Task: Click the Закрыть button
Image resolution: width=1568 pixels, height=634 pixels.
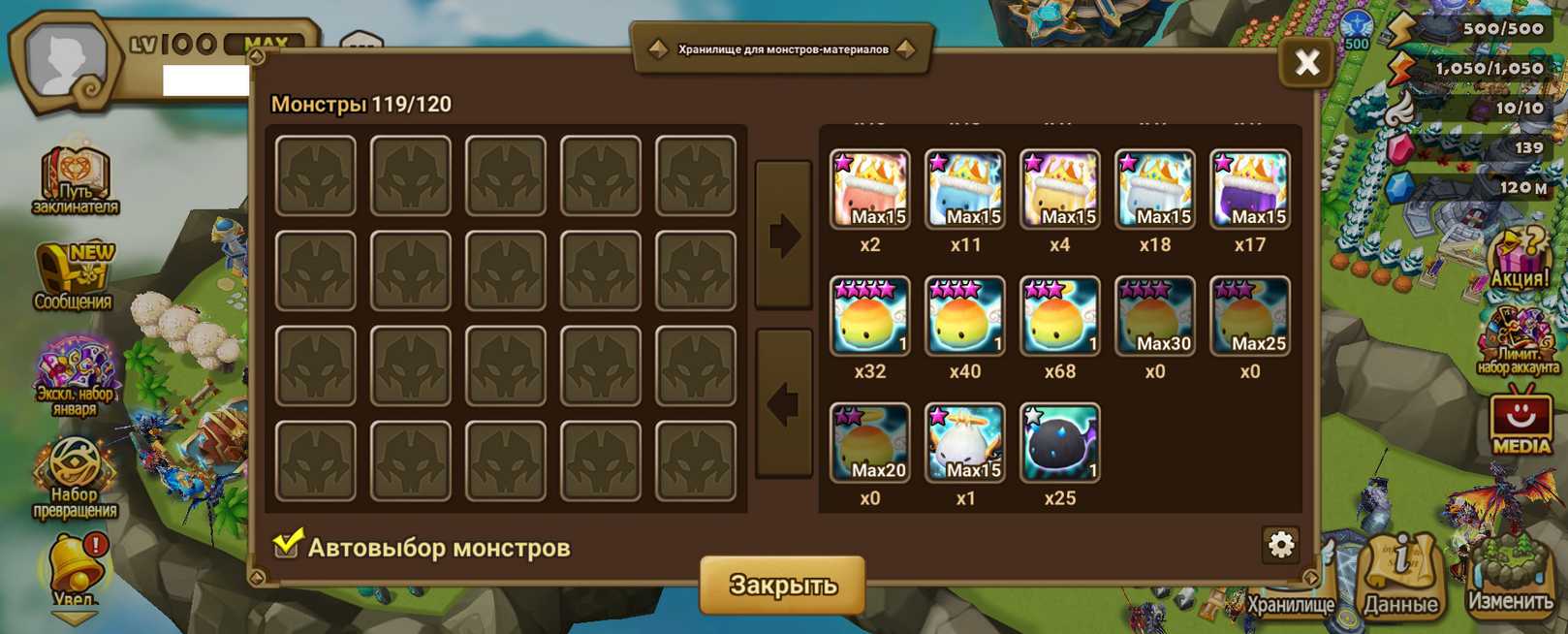Action: point(782,585)
